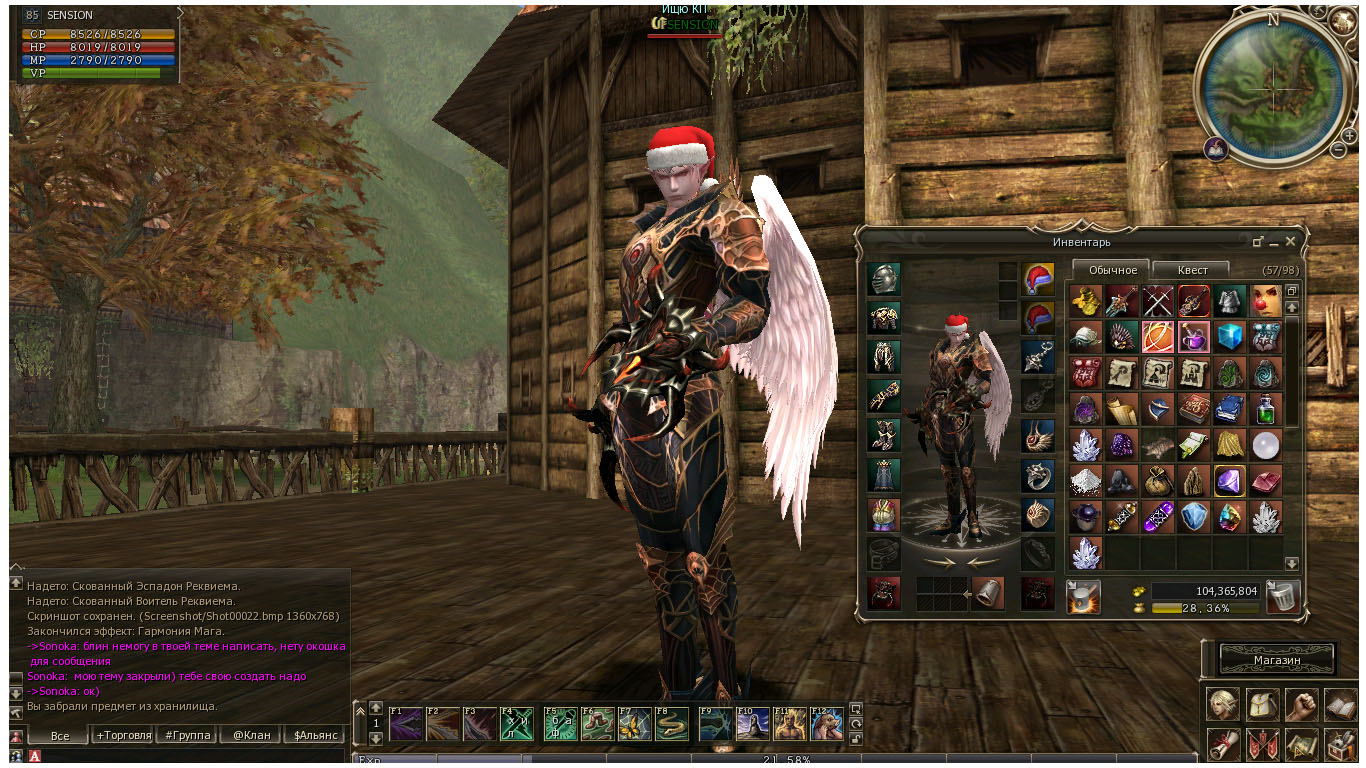
Task: Click the inventory trash can button
Action: (x=1283, y=597)
